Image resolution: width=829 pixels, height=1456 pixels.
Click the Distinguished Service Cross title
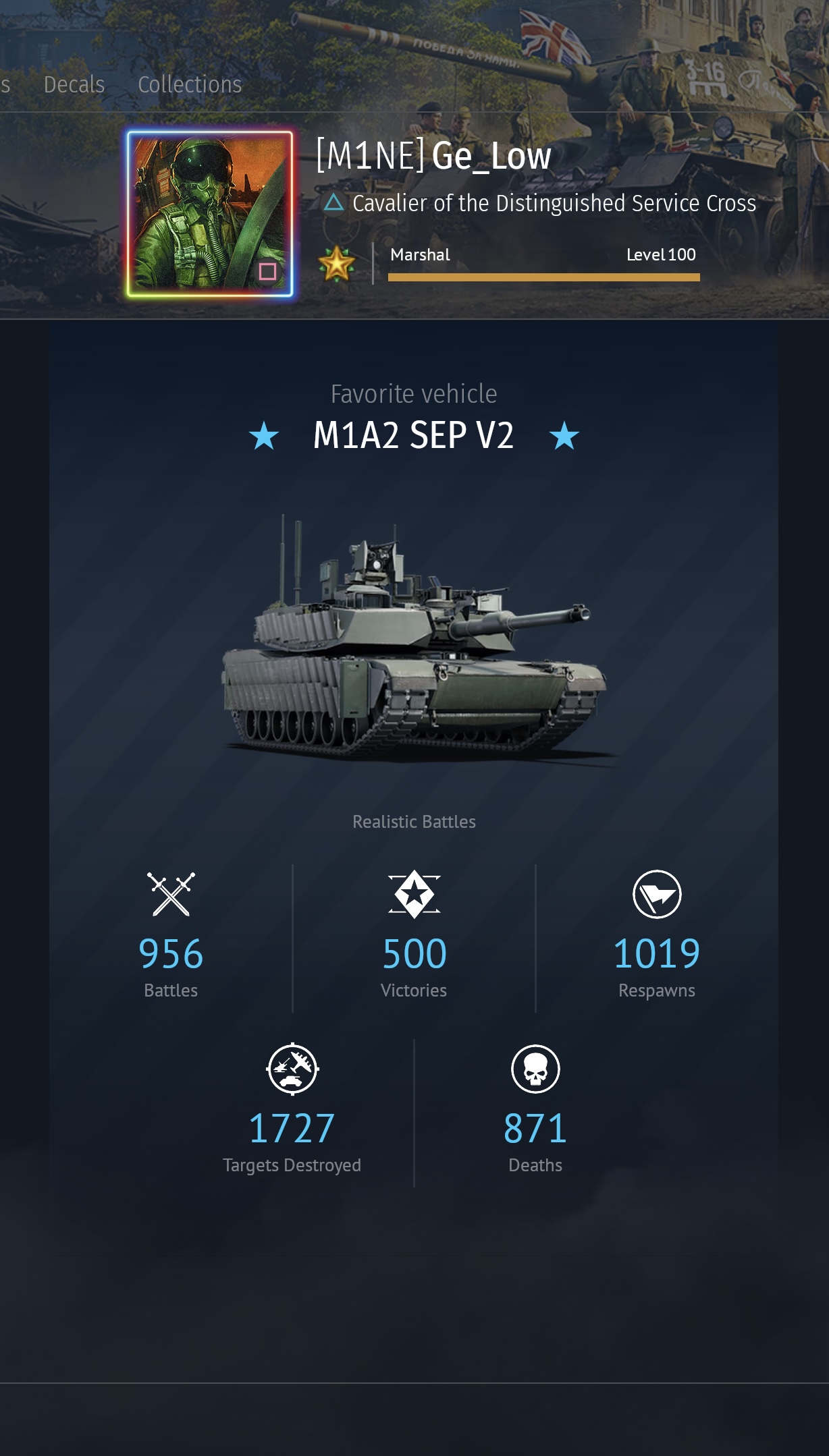pos(554,203)
